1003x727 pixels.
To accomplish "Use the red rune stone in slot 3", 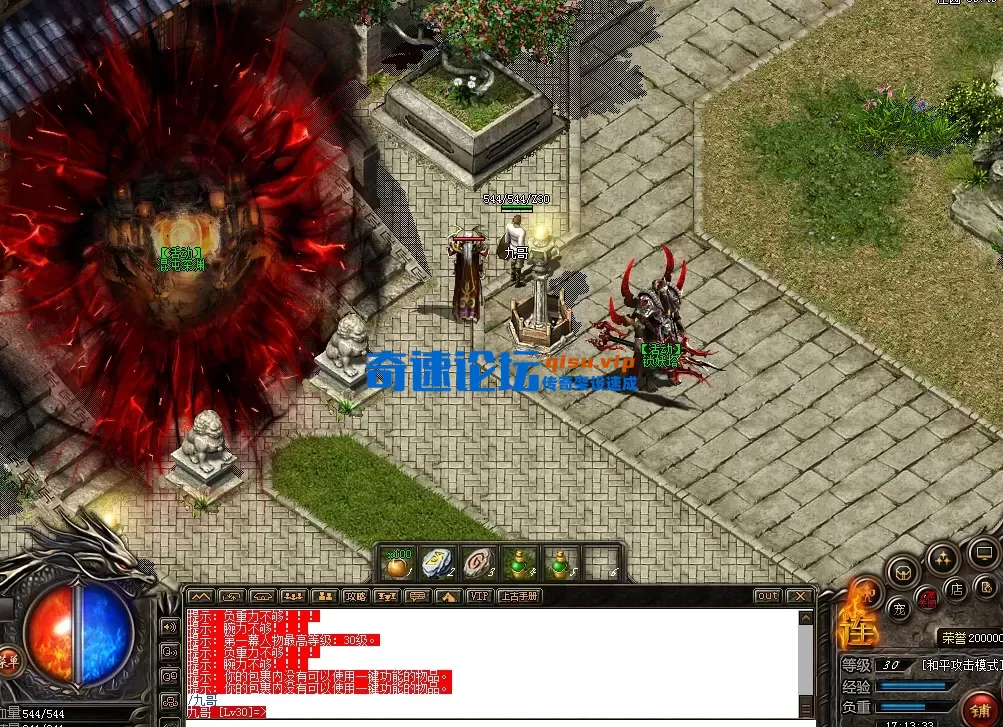I will [479, 564].
